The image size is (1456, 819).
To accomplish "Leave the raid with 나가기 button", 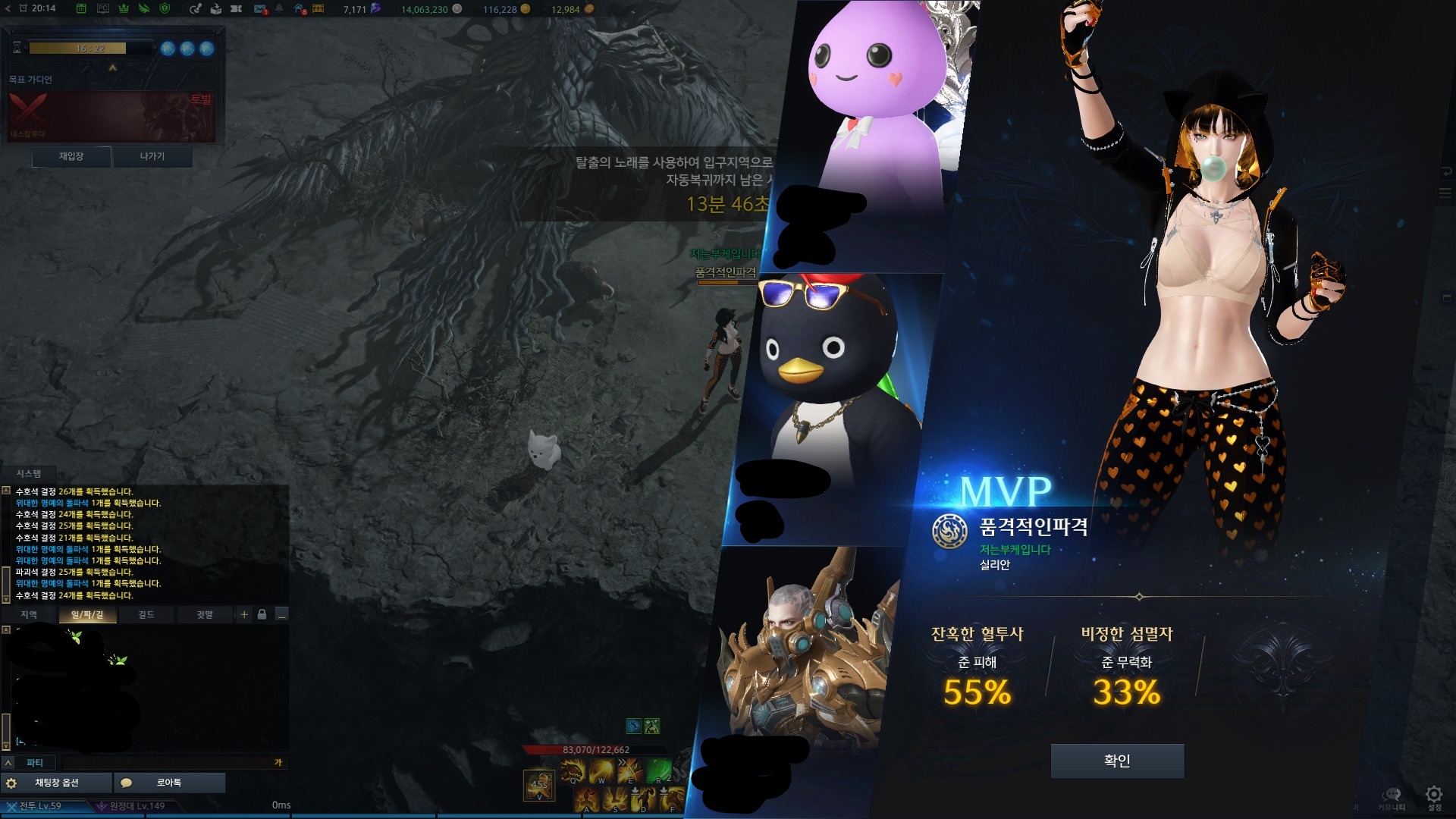I will (x=152, y=156).
